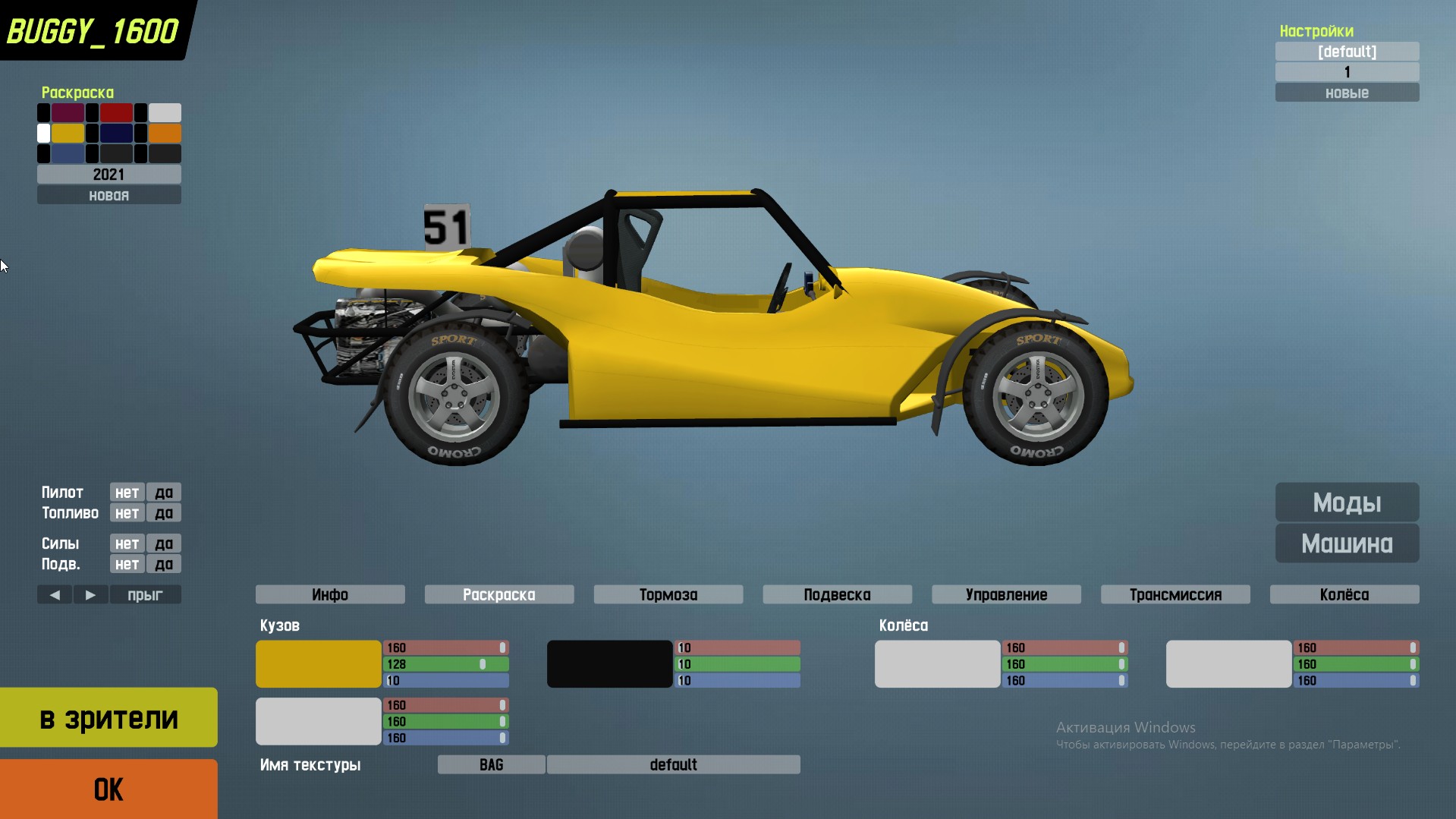Create a new paint scheme with 'новая'
This screenshot has width=1456, height=819.
coord(108,196)
